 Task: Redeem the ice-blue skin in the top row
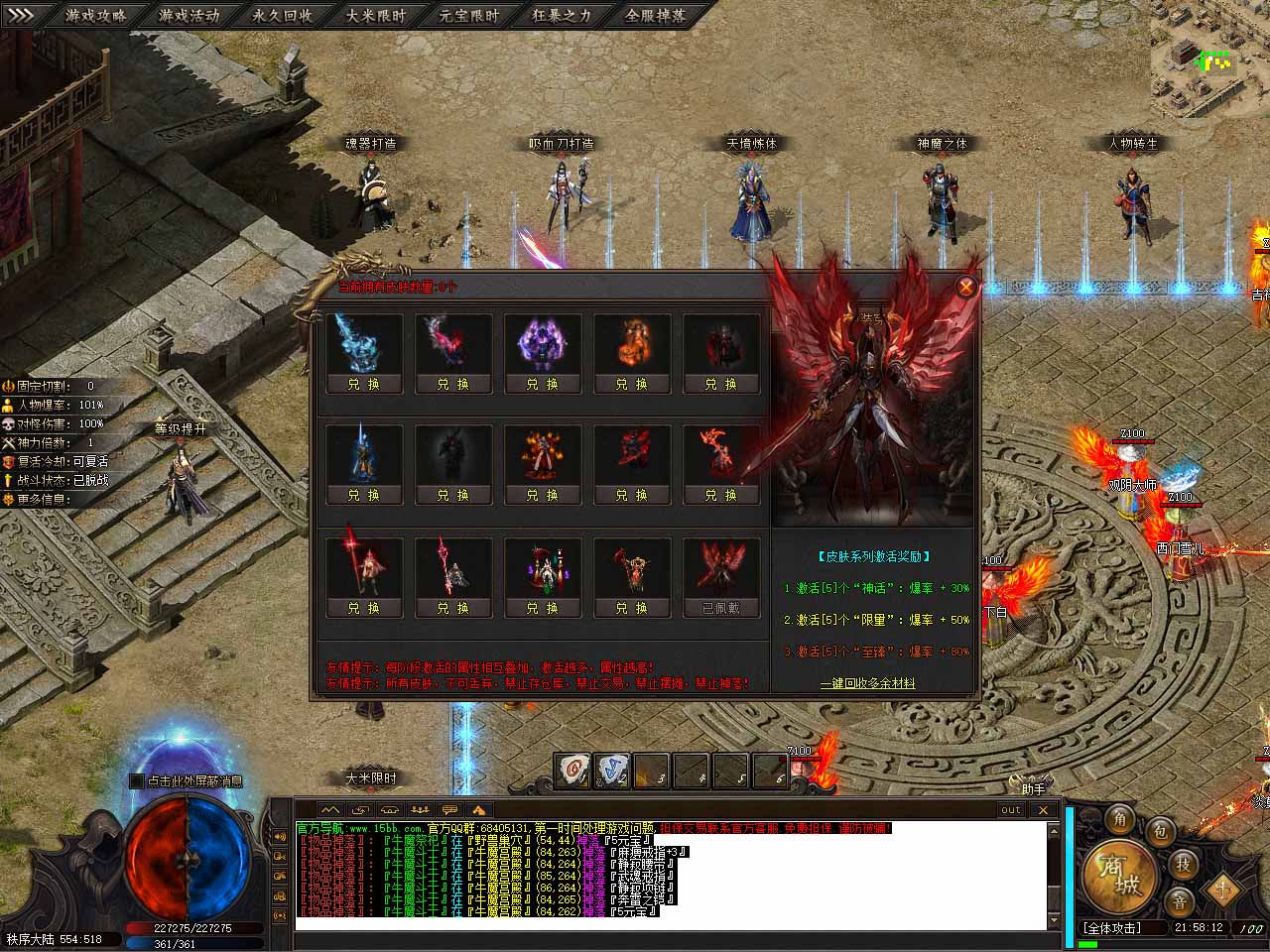point(363,384)
